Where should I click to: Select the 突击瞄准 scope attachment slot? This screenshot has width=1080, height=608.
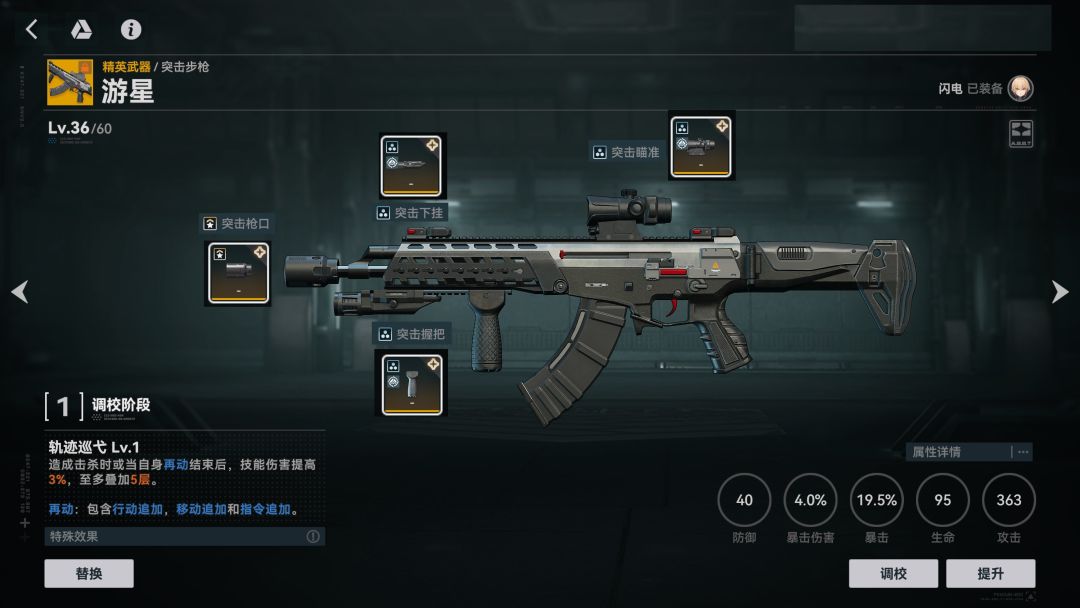700,146
